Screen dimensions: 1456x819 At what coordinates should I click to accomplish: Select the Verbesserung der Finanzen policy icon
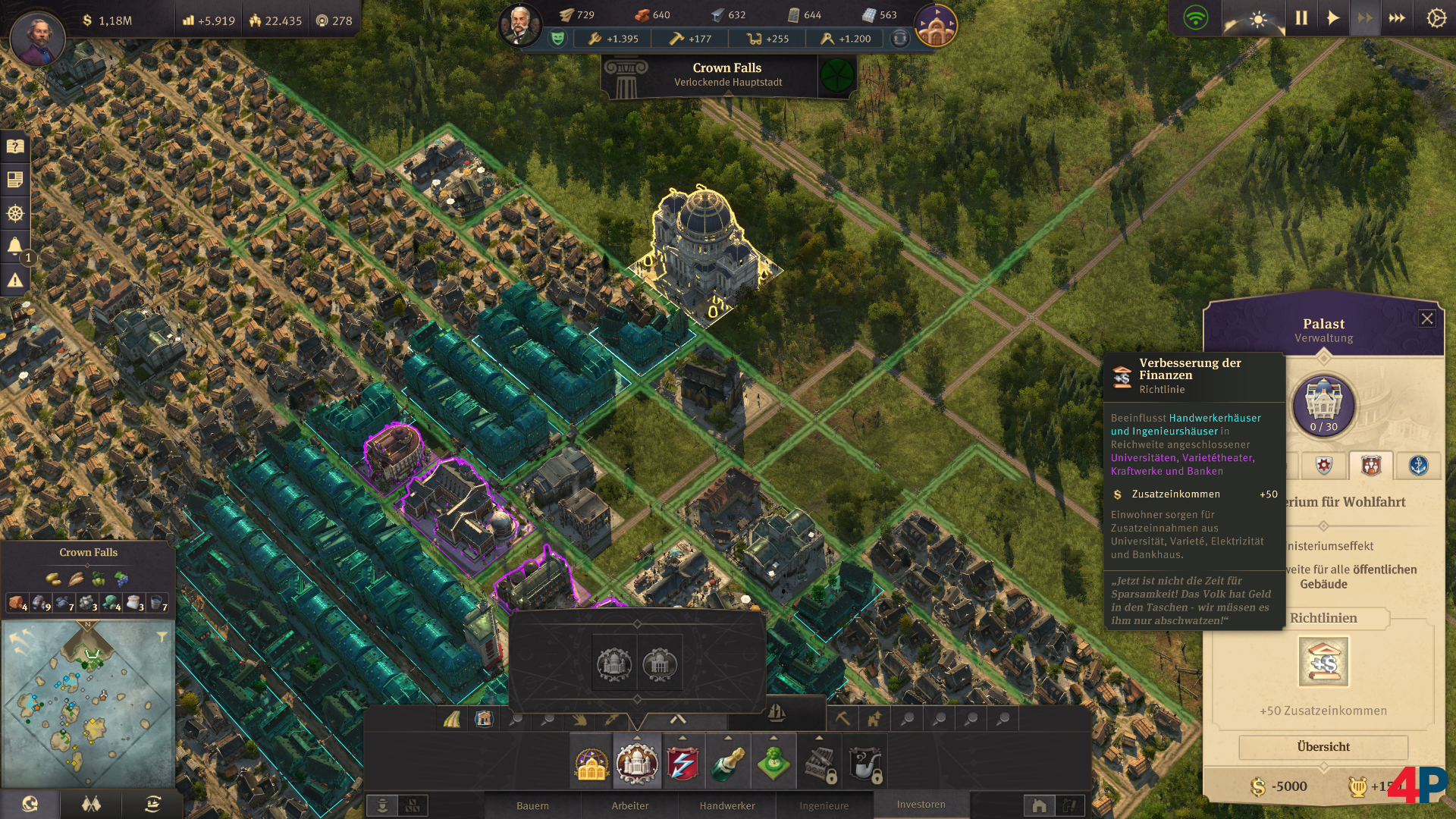(x=1323, y=661)
